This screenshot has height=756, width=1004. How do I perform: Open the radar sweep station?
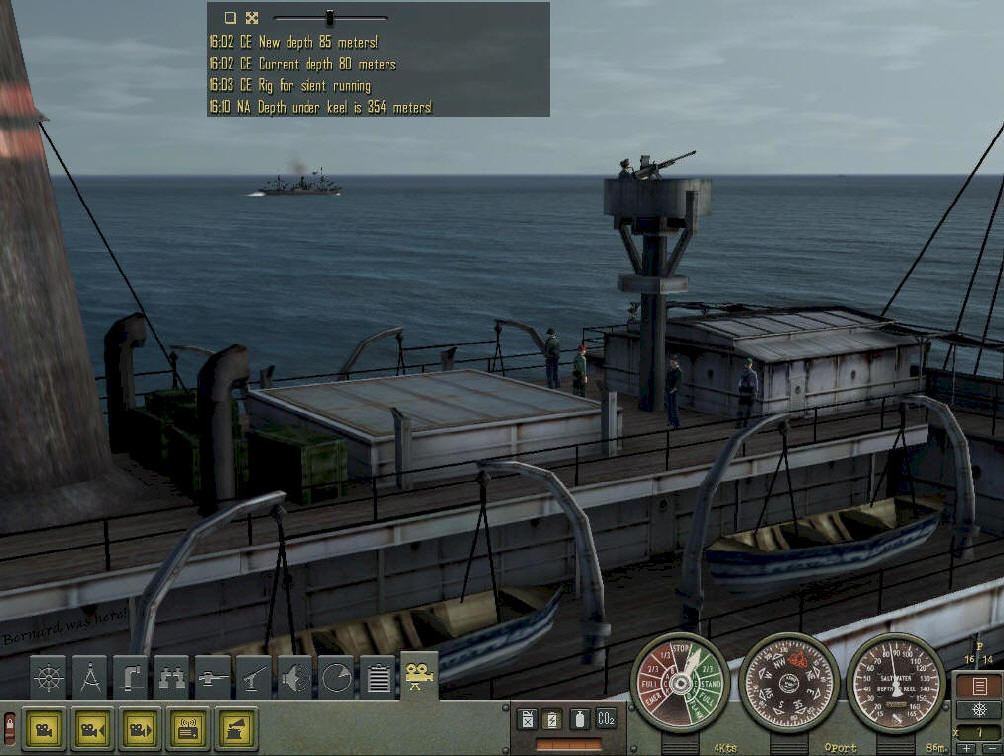(336, 679)
